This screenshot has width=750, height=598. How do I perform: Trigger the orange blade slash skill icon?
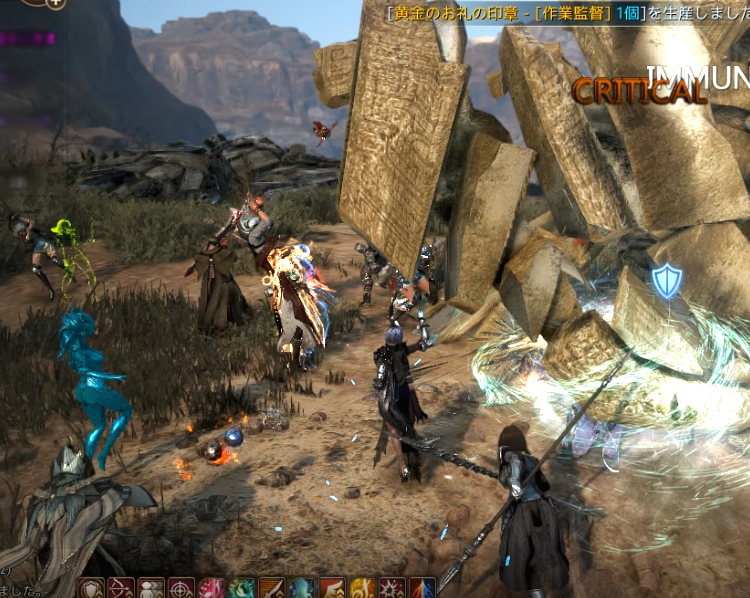[271, 588]
